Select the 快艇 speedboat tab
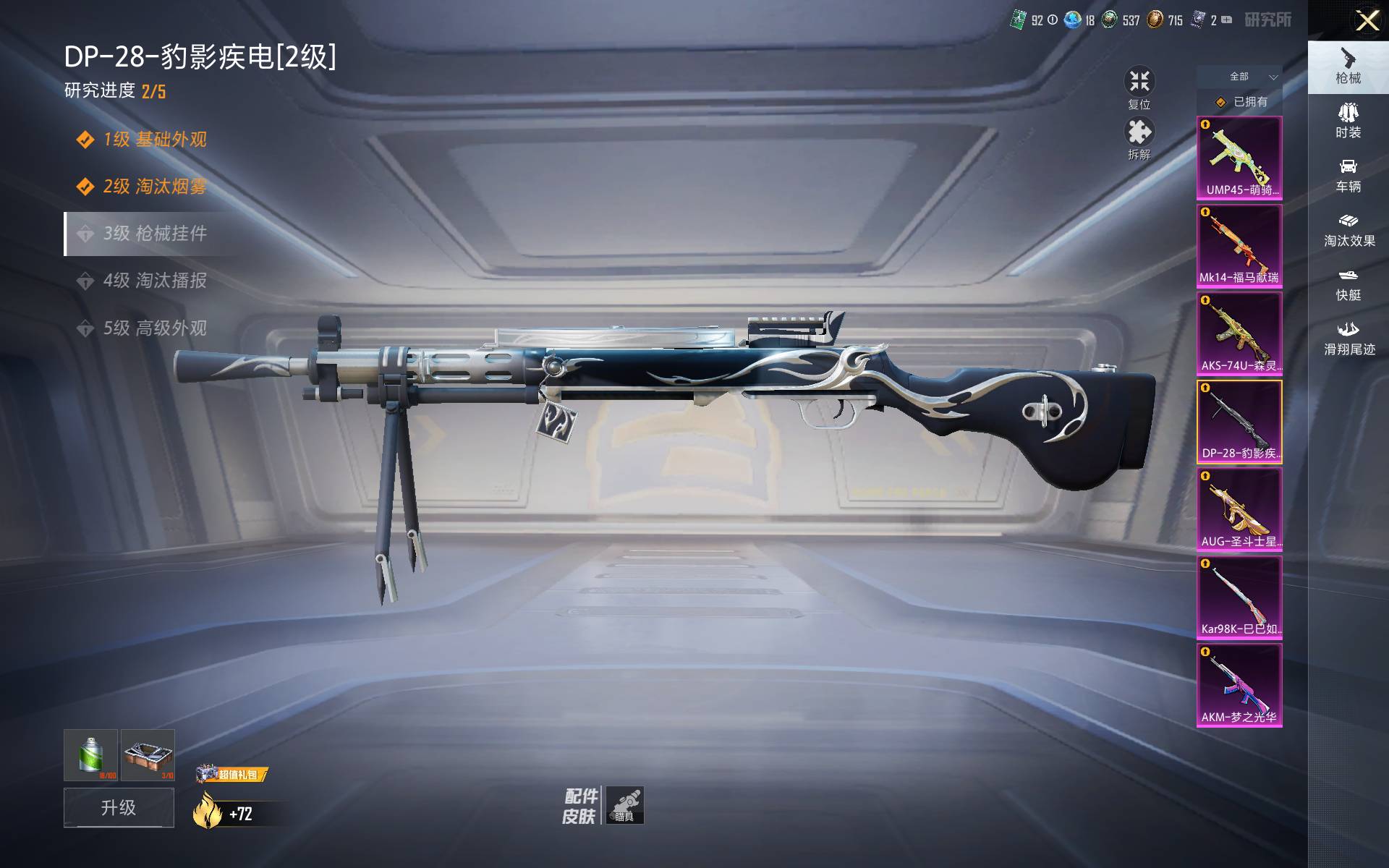 (1348, 284)
